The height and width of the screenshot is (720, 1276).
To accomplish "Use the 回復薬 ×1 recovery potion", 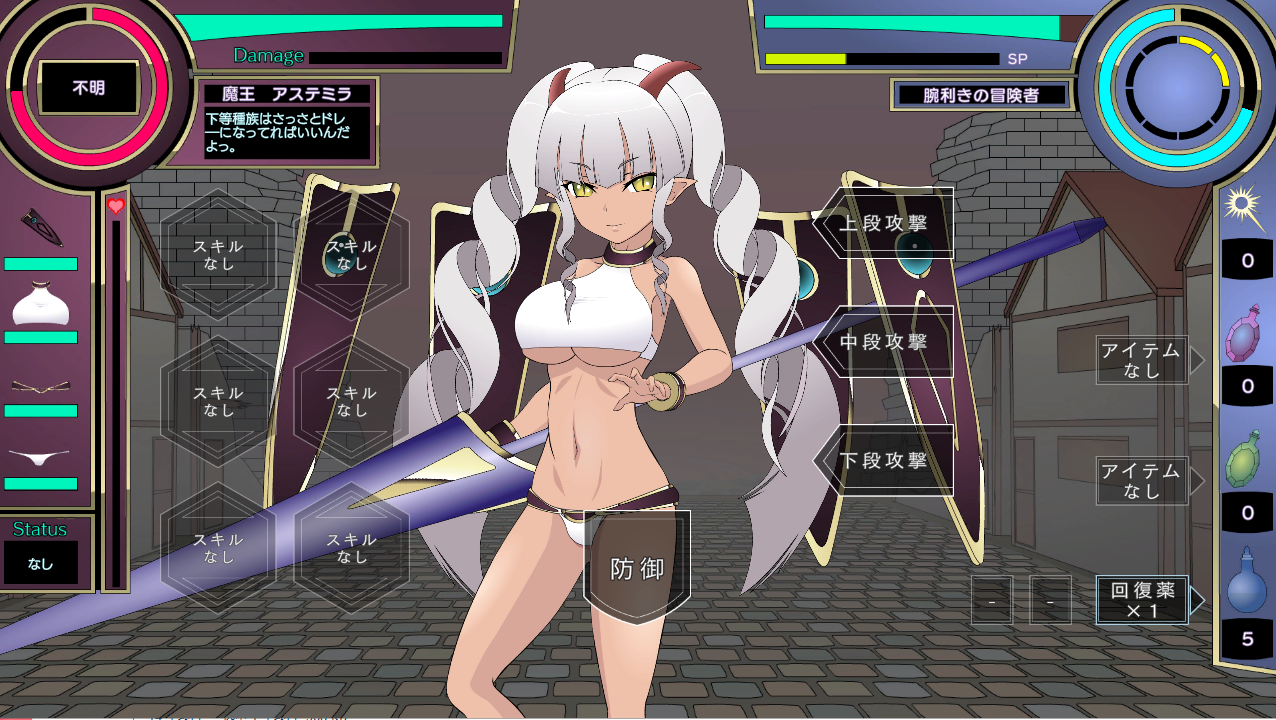I will click(1142, 599).
